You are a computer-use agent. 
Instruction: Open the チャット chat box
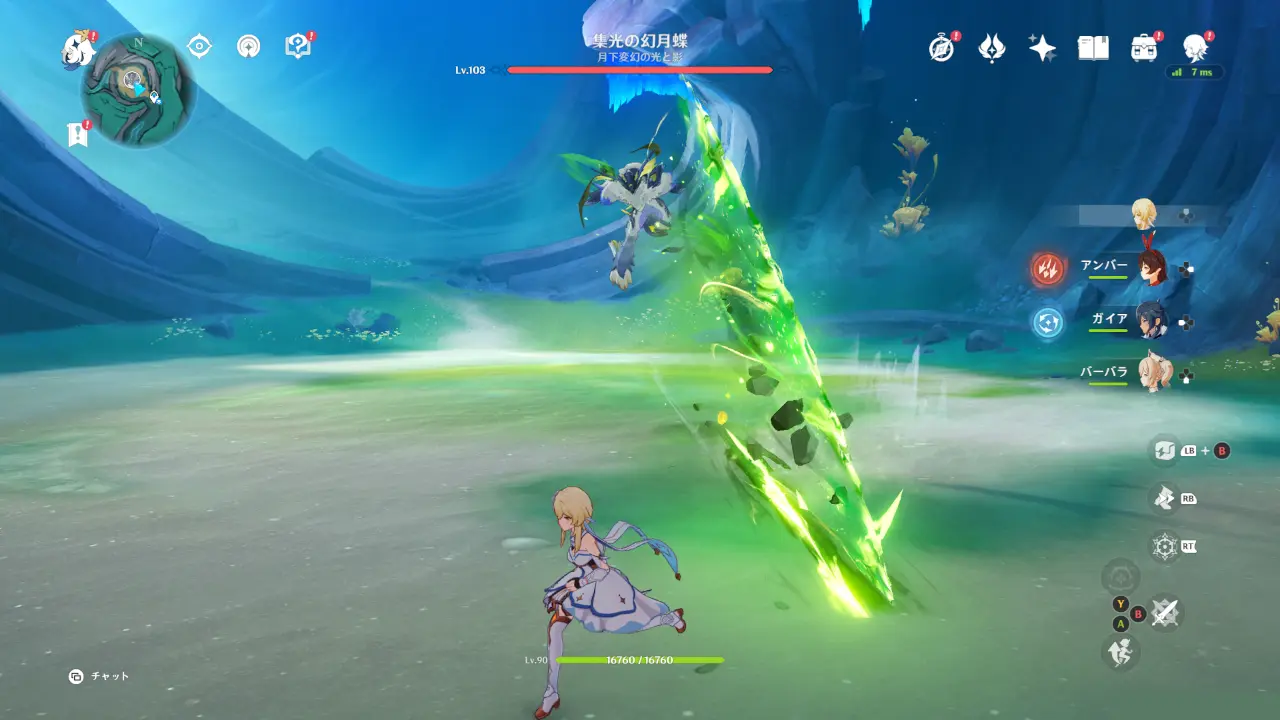coord(99,677)
